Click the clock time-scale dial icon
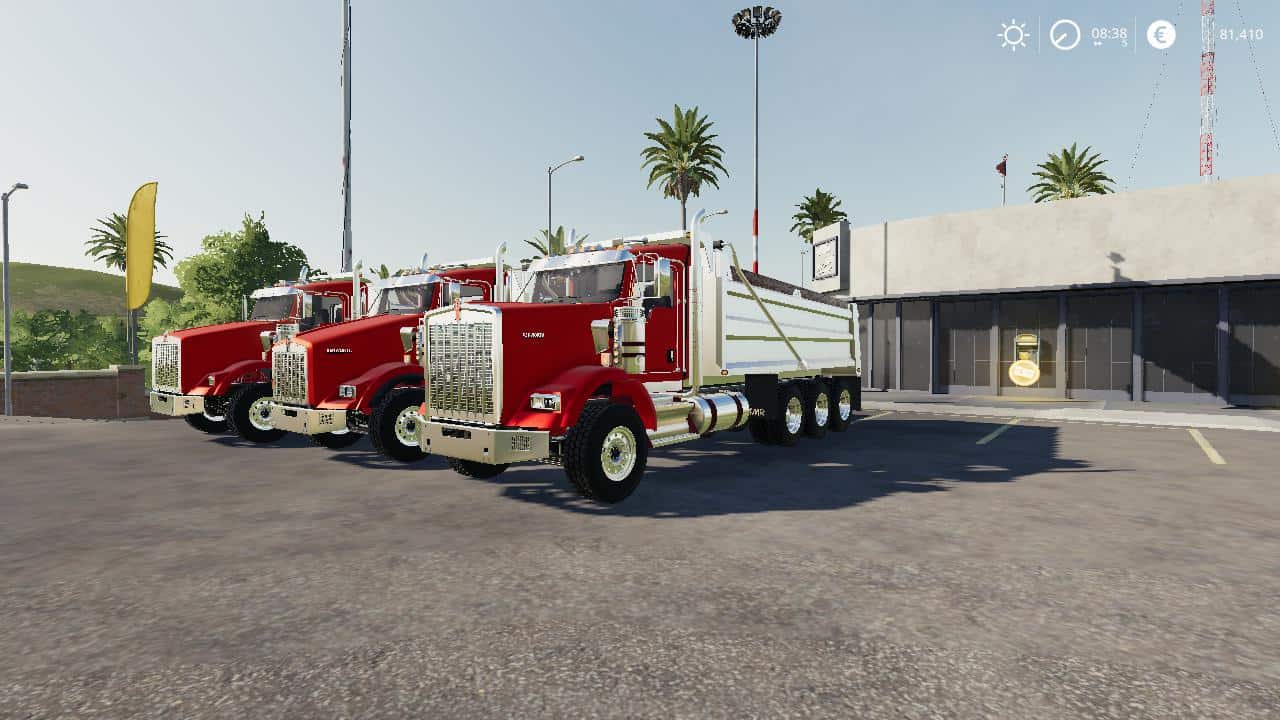 (1063, 33)
